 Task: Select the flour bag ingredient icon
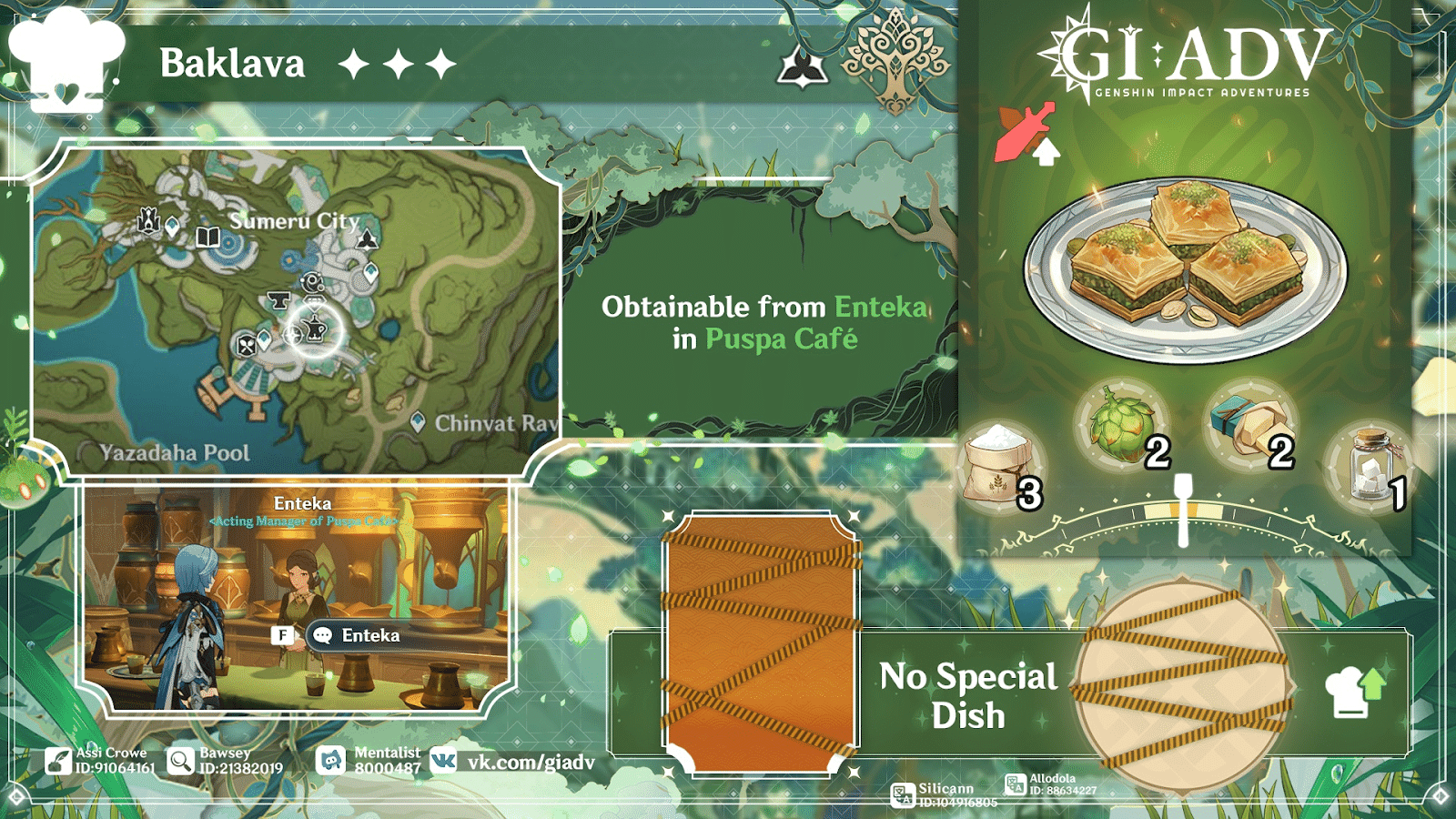tap(1001, 455)
